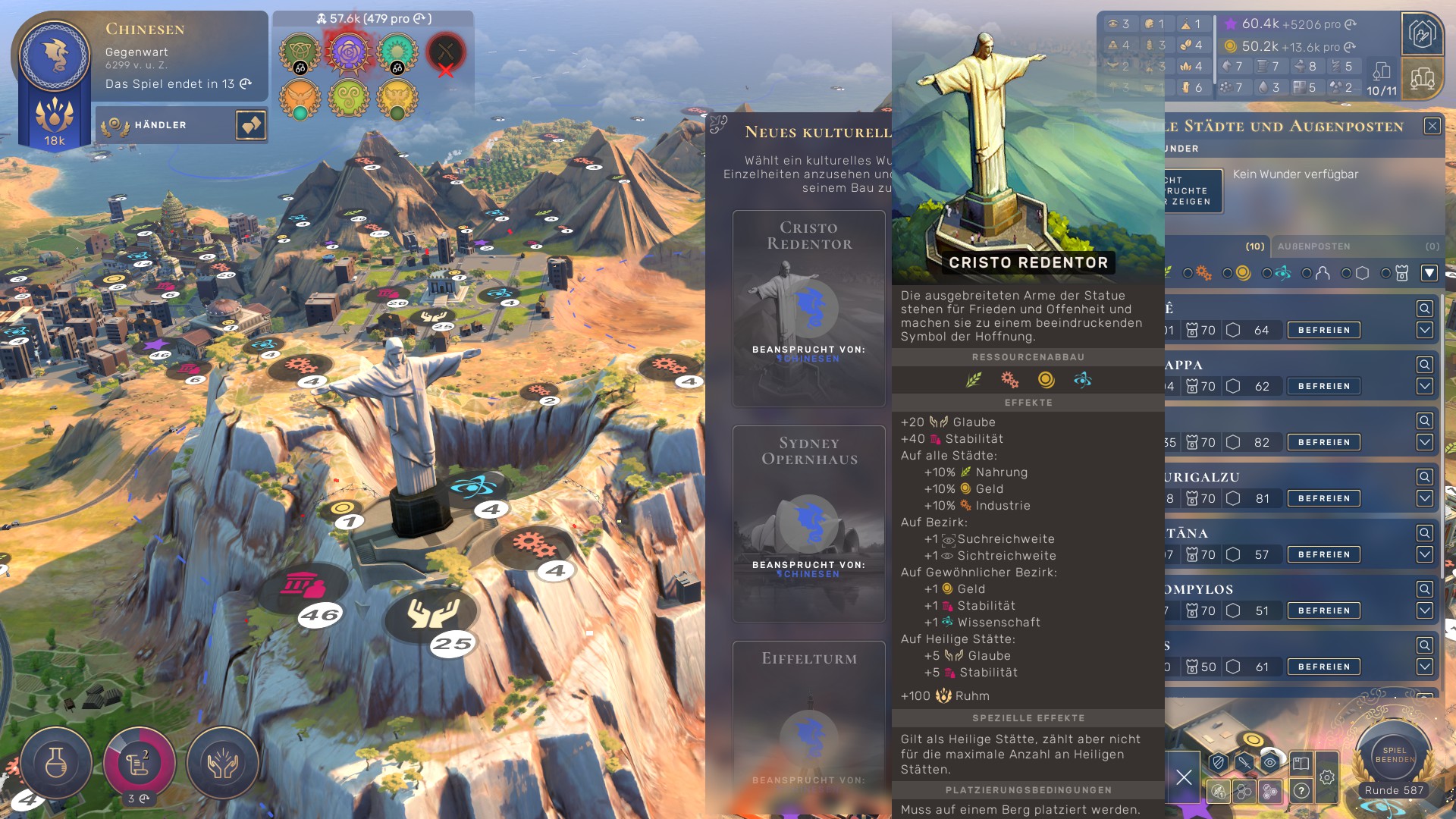Select the Cristo Redentor wonder card
Screen dimensions: 1456x819
pos(808,308)
